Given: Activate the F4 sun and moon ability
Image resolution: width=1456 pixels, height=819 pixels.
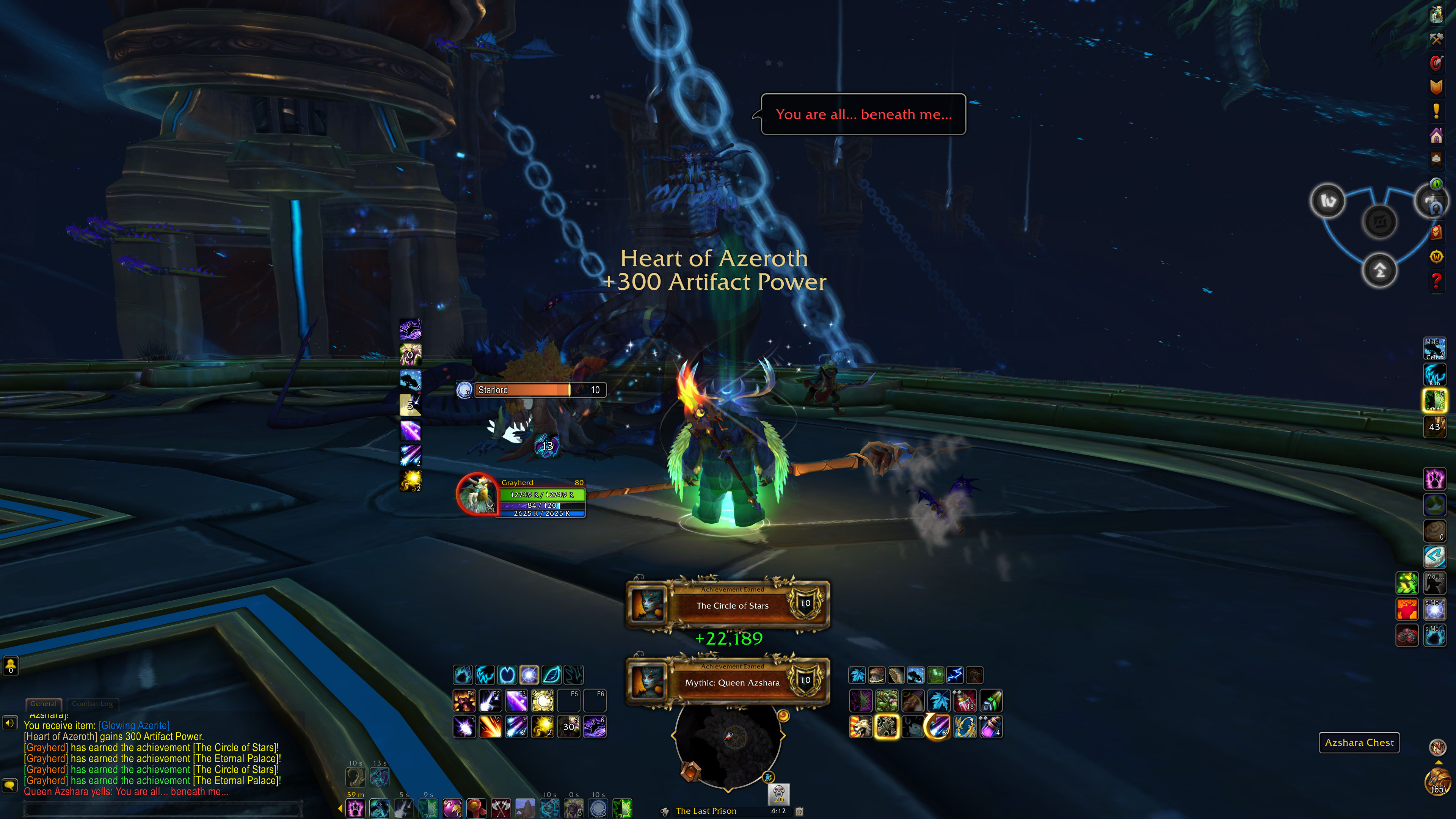Looking at the screenshot, I should (x=542, y=701).
